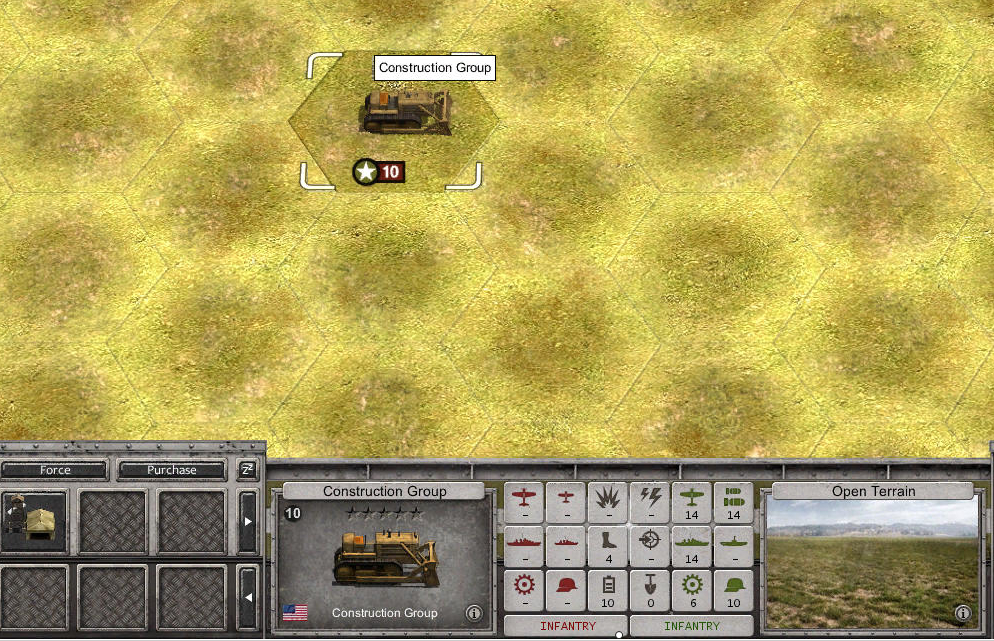Select the Construction Group bulldozer on the map

coord(406,112)
